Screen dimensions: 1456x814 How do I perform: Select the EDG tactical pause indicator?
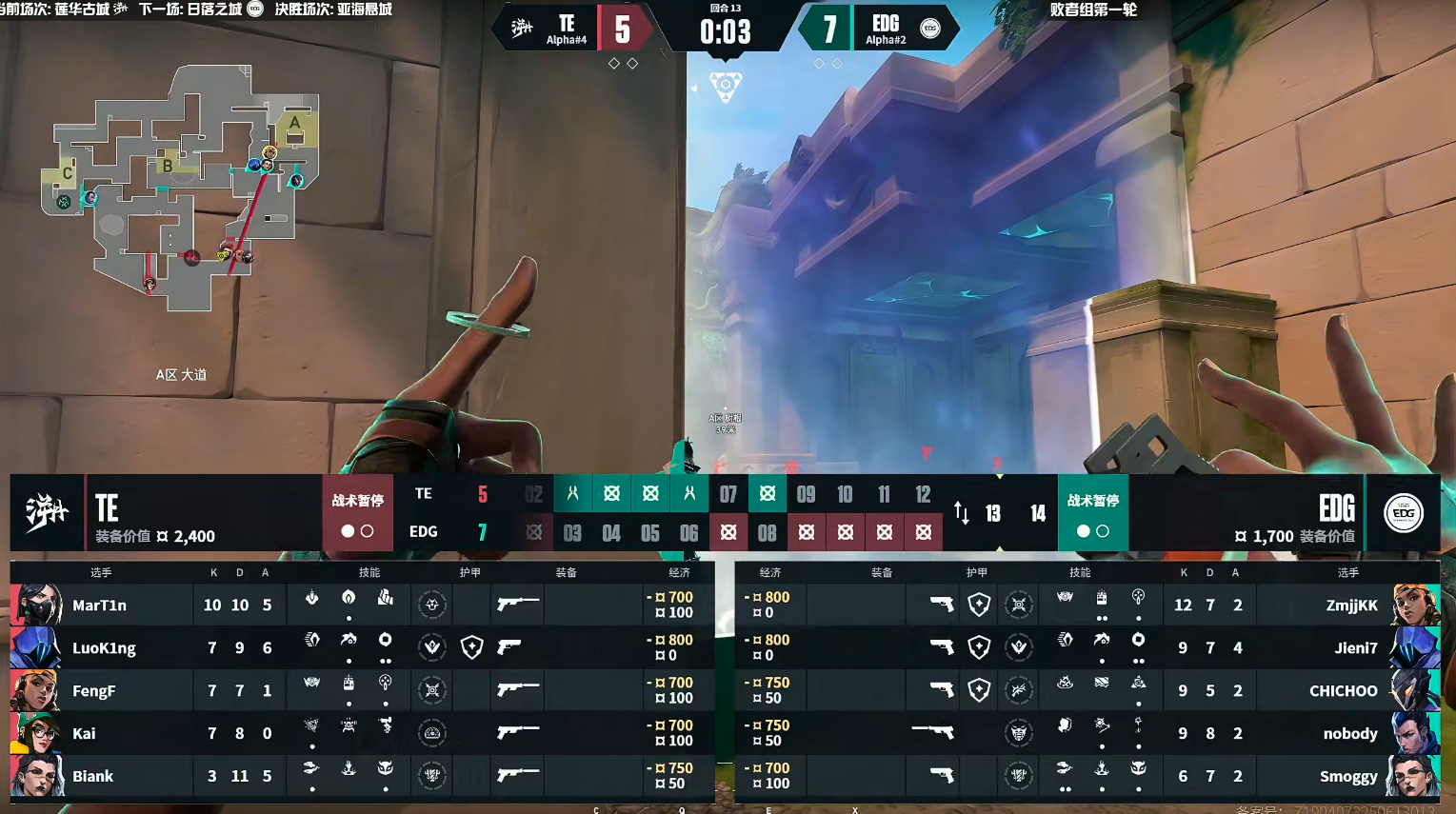pyautogui.click(x=1092, y=513)
